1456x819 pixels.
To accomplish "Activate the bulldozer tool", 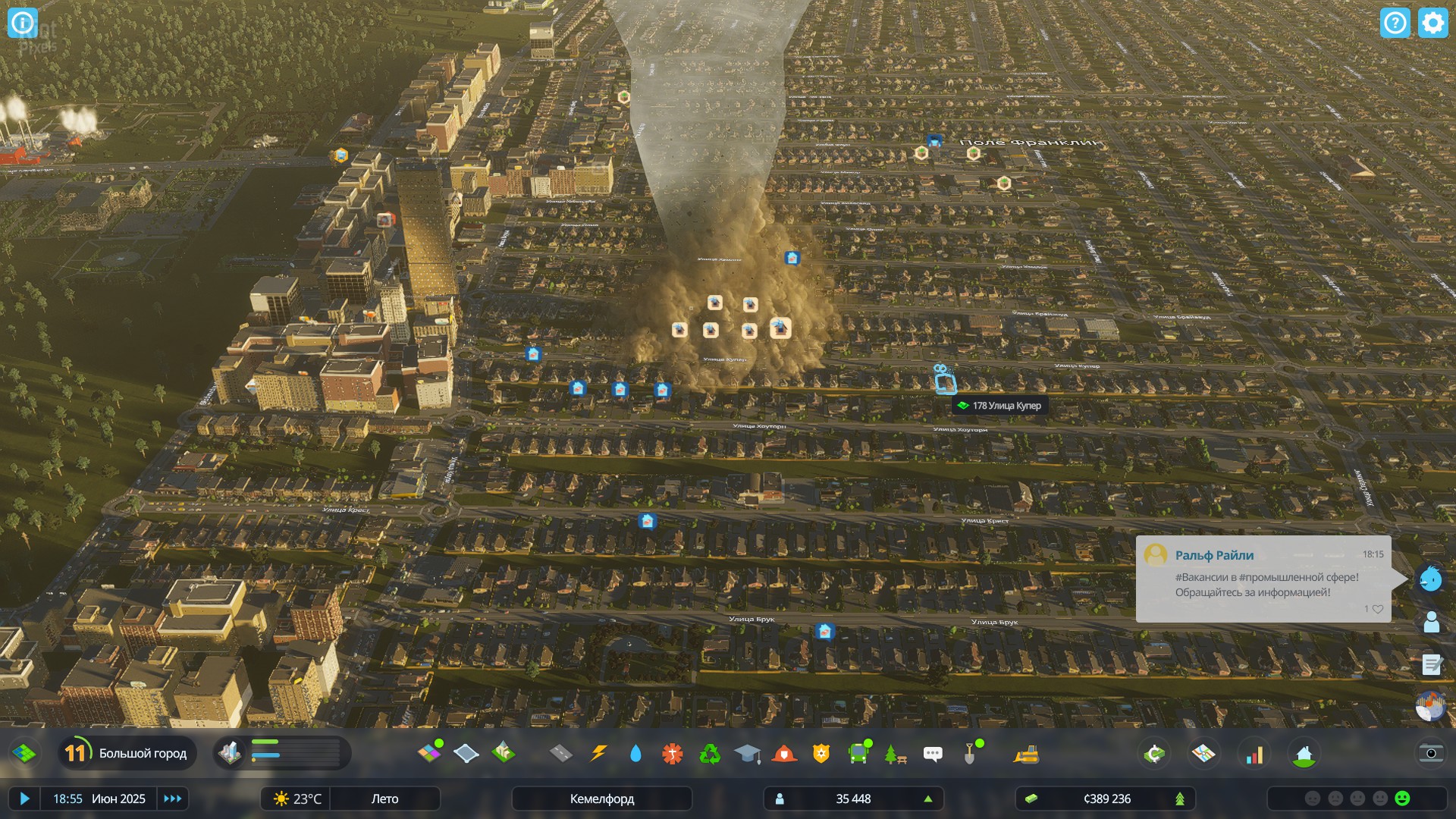I will [x=1026, y=754].
